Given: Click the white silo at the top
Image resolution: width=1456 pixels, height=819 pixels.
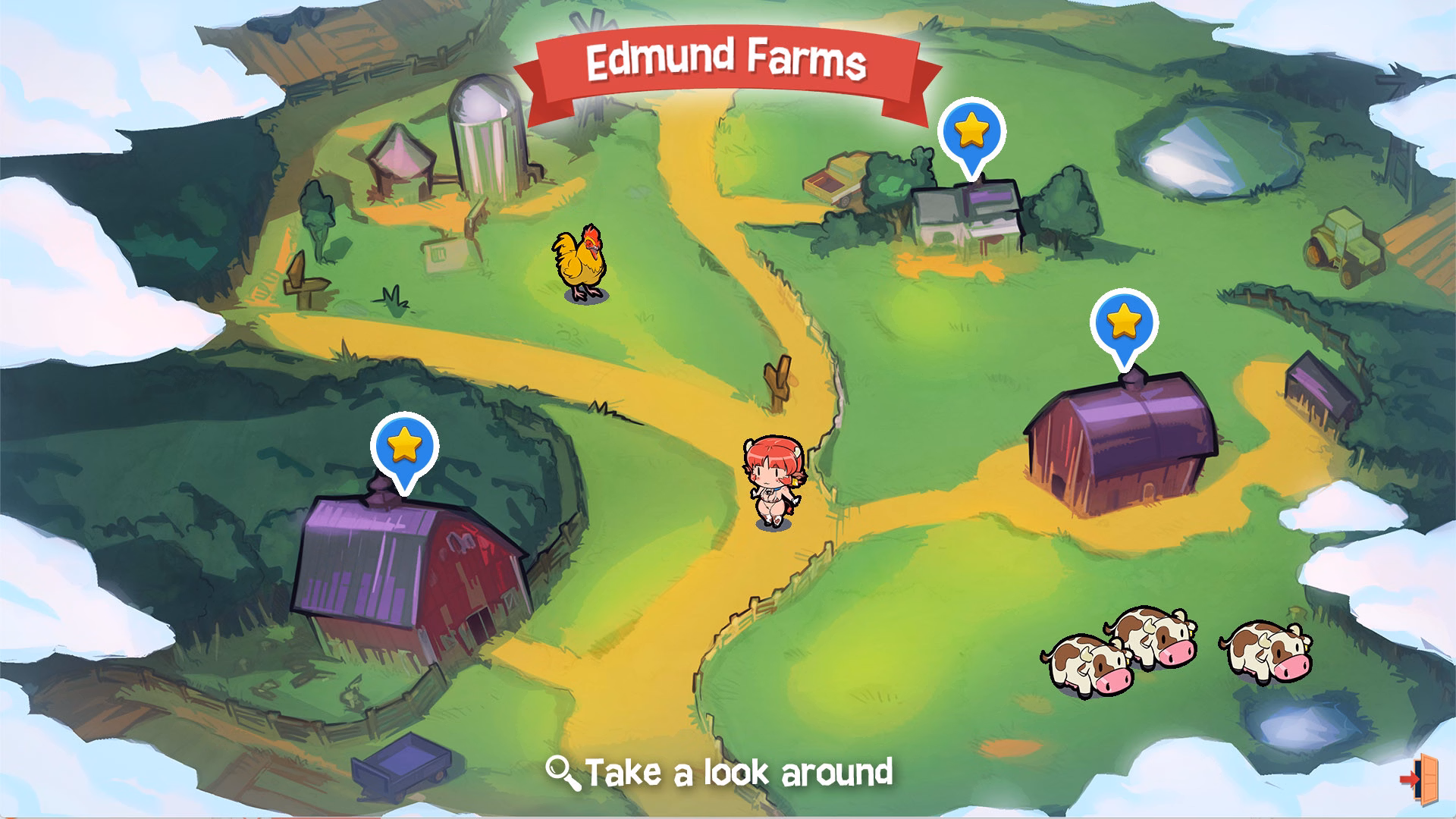Looking at the screenshot, I should (x=485, y=144).
